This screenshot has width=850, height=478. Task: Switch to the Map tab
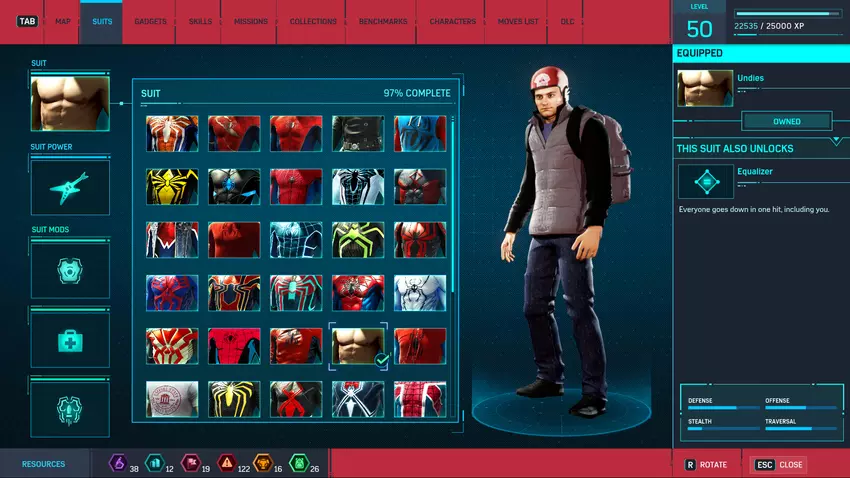(x=62, y=21)
